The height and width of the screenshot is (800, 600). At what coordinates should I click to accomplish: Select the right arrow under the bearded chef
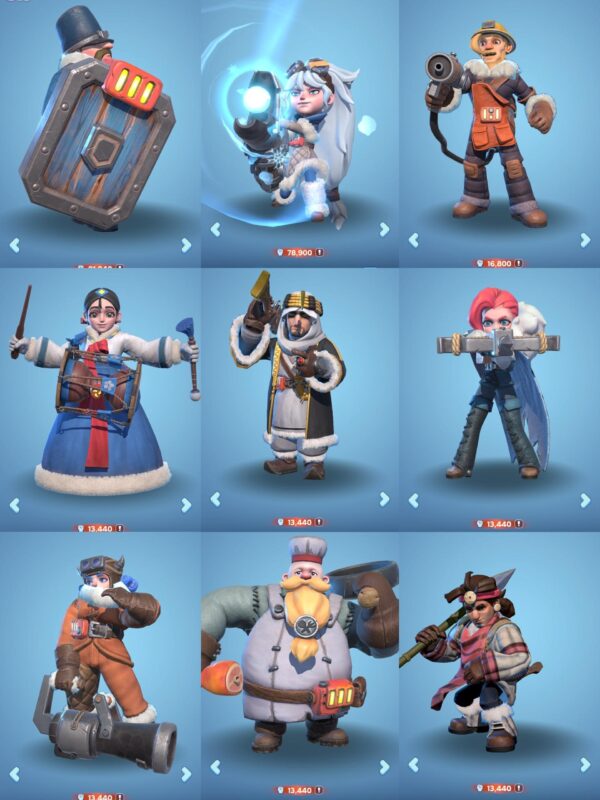click(384, 767)
